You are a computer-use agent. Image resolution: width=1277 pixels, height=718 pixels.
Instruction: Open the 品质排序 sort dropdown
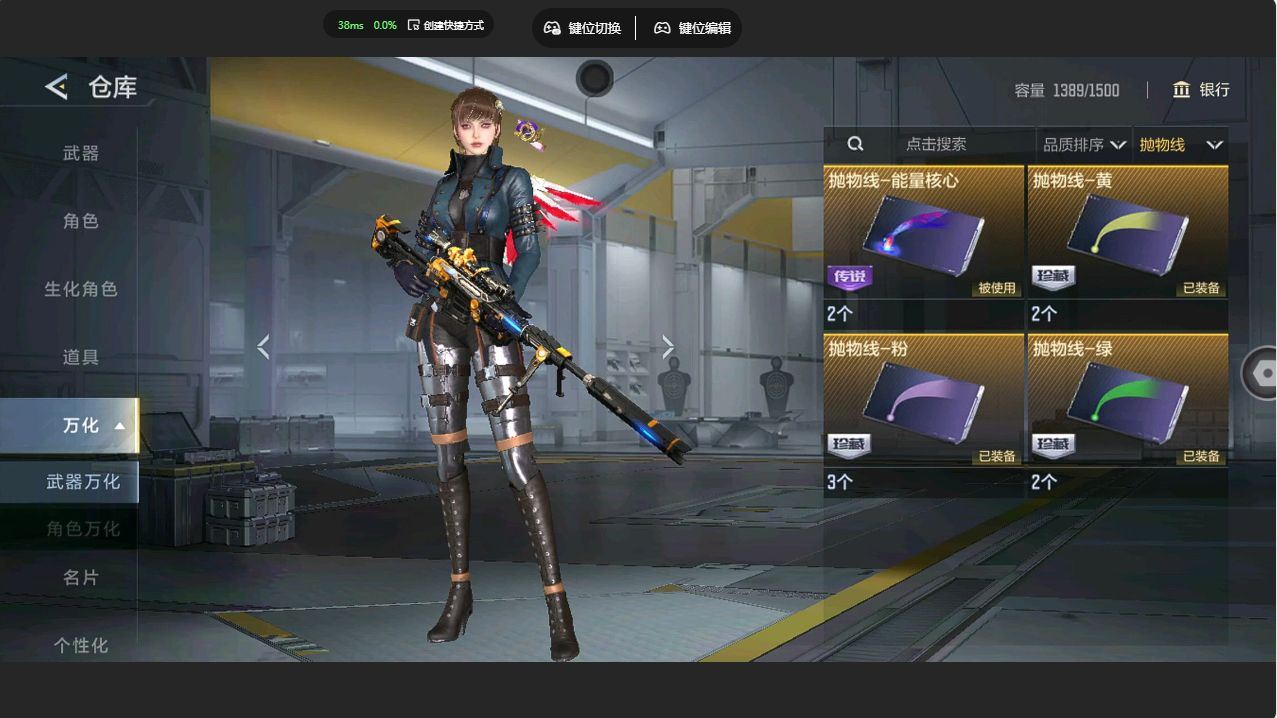coord(1084,145)
